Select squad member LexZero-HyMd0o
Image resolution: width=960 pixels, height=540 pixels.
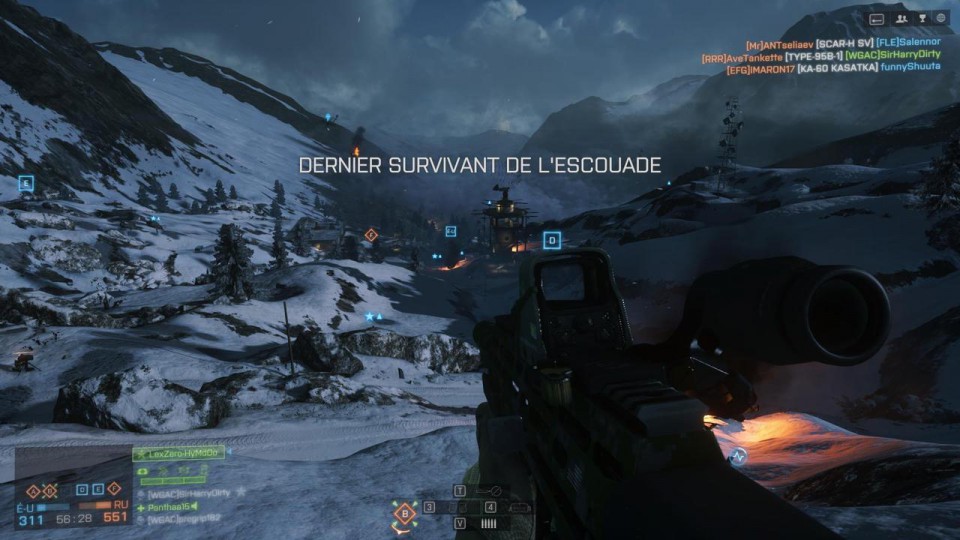pyautogui.click(x=178, y=454)
